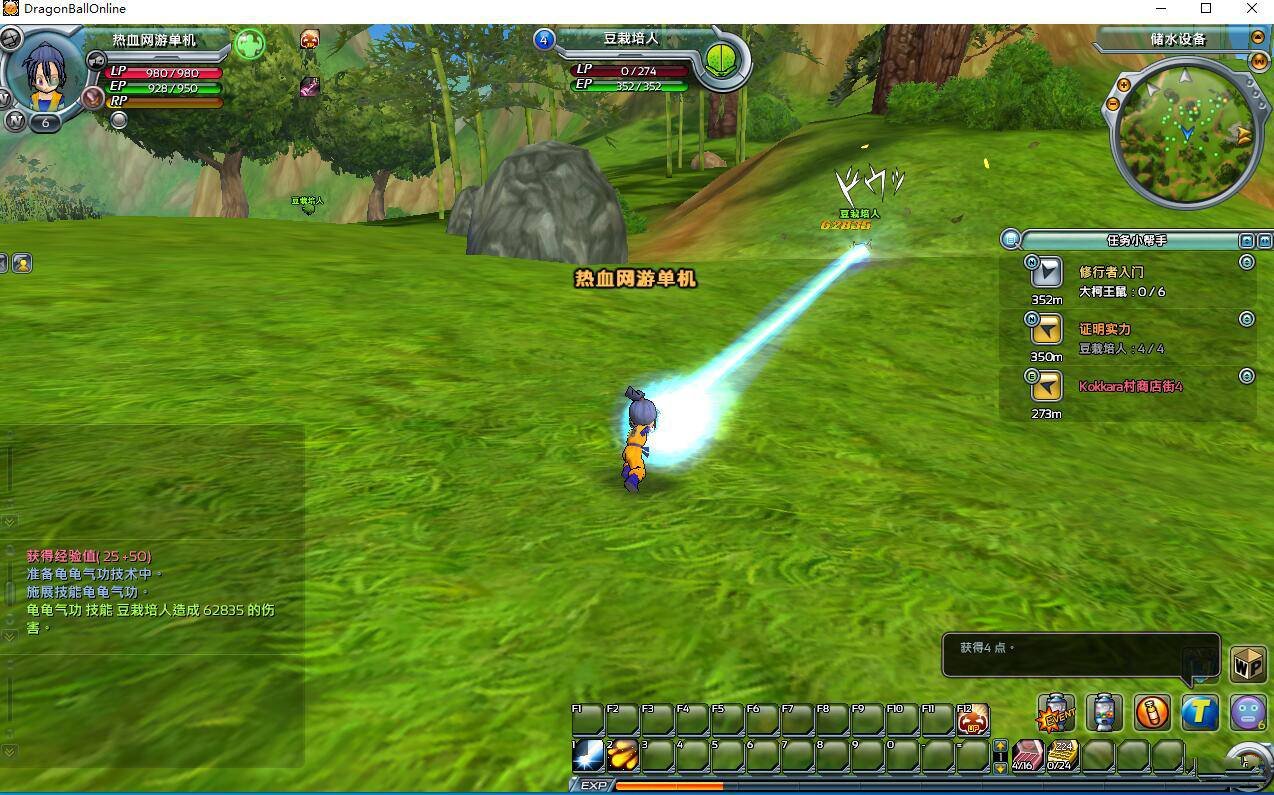
Task: Open the blue gashapon capsule machine icon
Action: pos(1104,712)
